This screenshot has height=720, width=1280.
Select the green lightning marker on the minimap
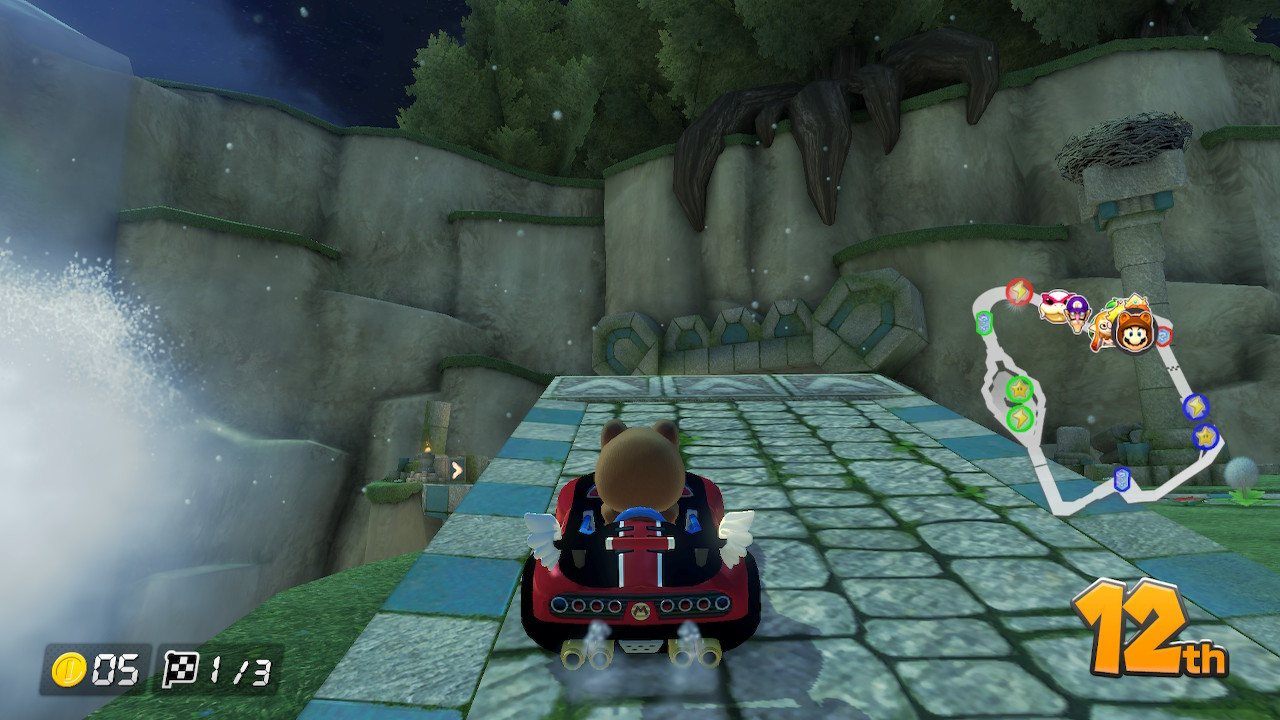coord(1020,417)
